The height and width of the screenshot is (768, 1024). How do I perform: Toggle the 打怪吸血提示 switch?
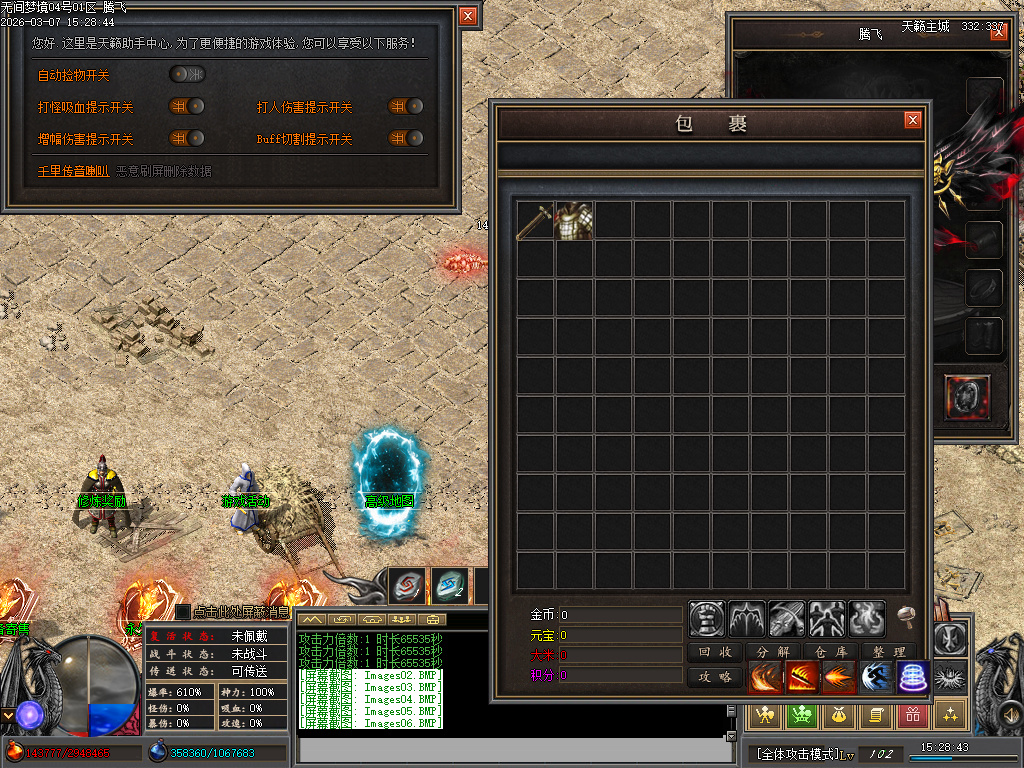(x=187, y=107)
